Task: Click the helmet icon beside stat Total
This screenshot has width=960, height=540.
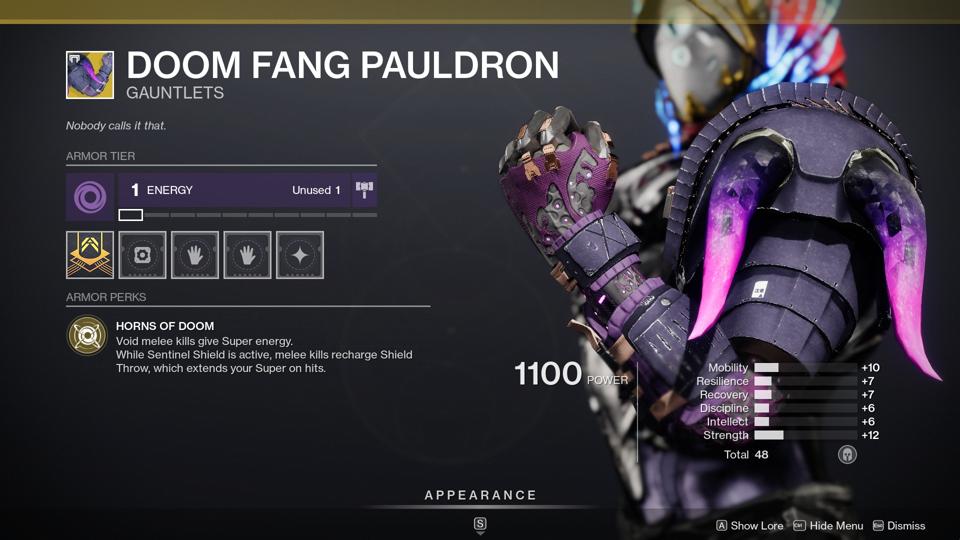Action: tap(847, 455)
